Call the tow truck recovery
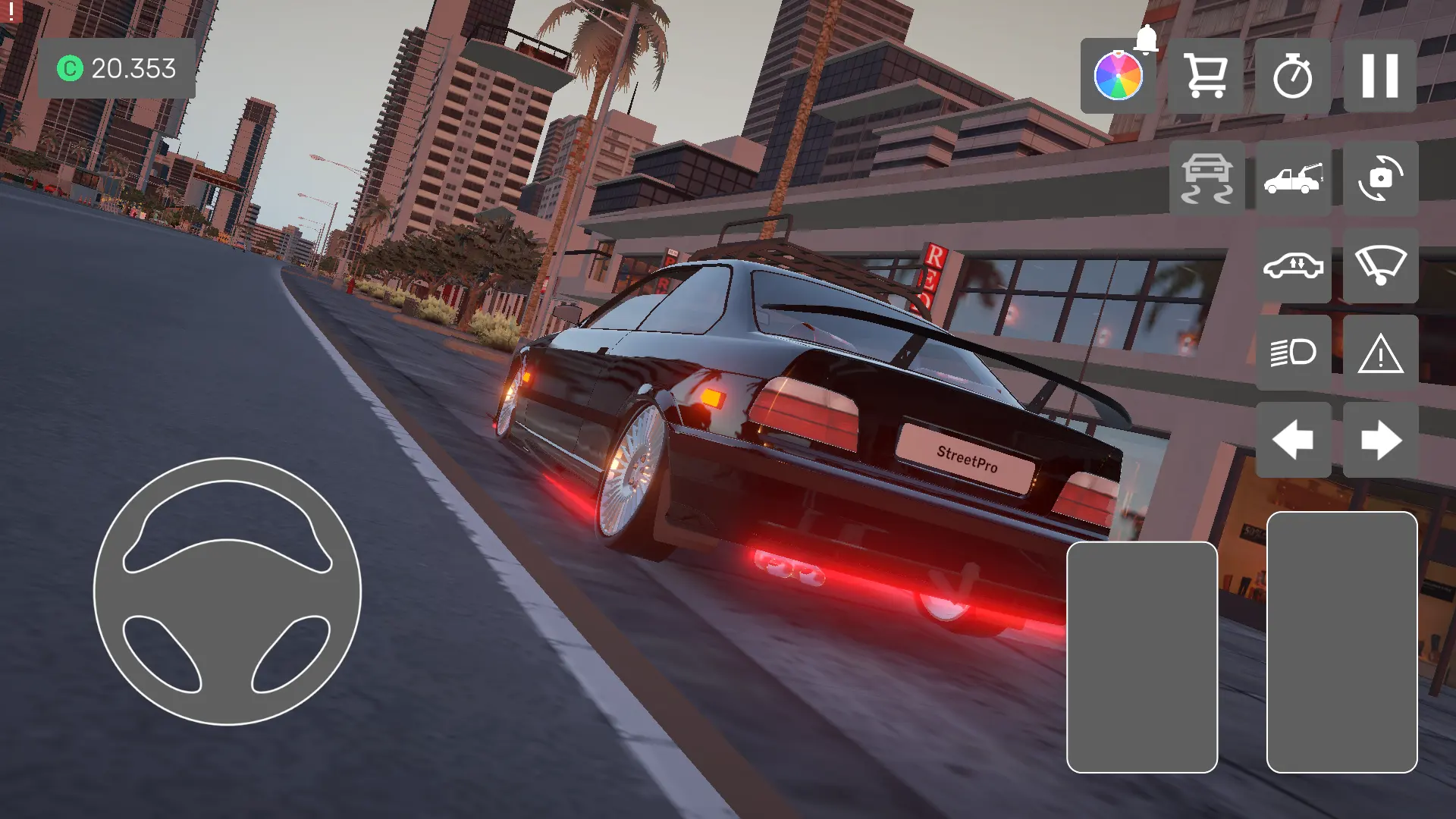 (x=1293, y=178)
